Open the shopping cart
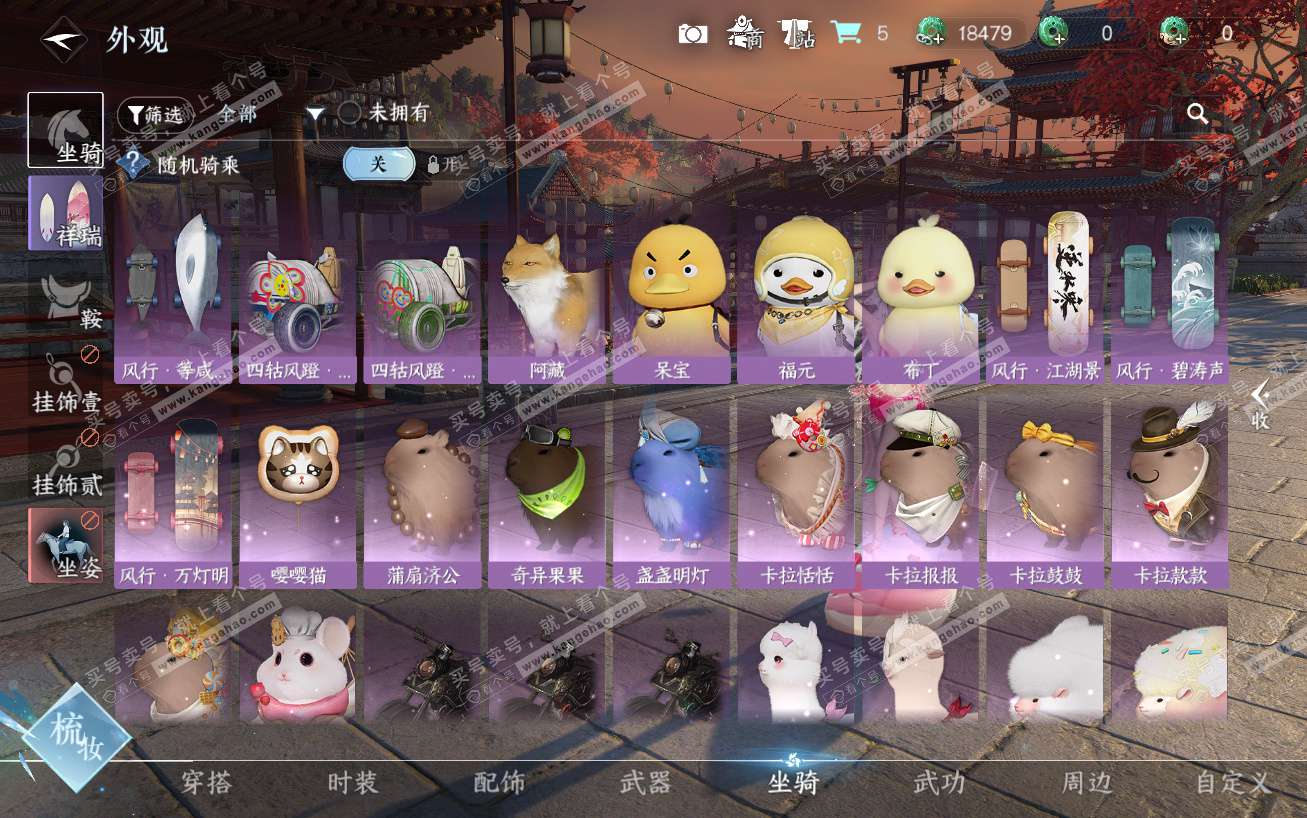Screen dimensions: 1307x818 pos(846,33)
